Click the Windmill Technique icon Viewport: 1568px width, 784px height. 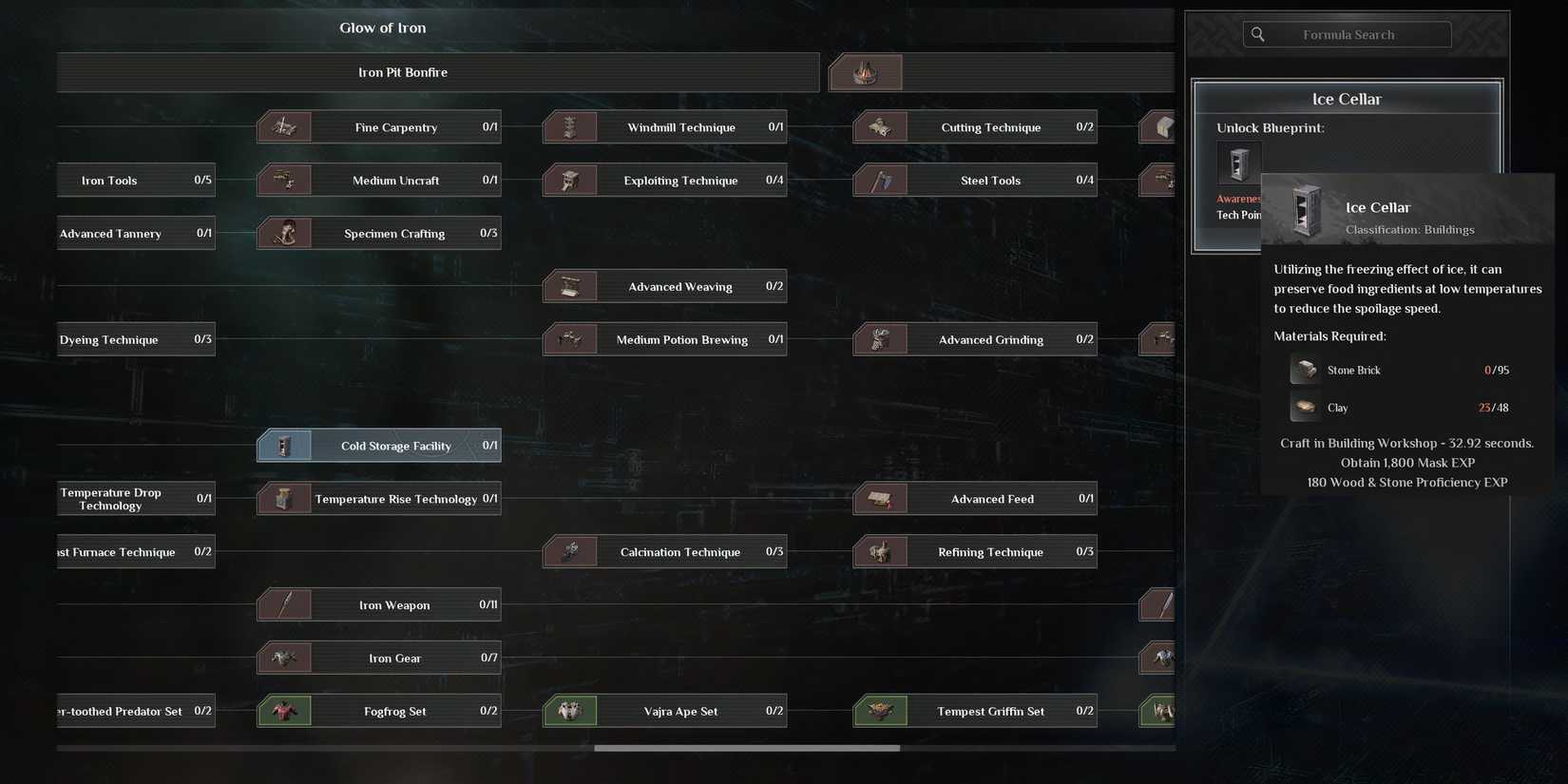(570, 126)
